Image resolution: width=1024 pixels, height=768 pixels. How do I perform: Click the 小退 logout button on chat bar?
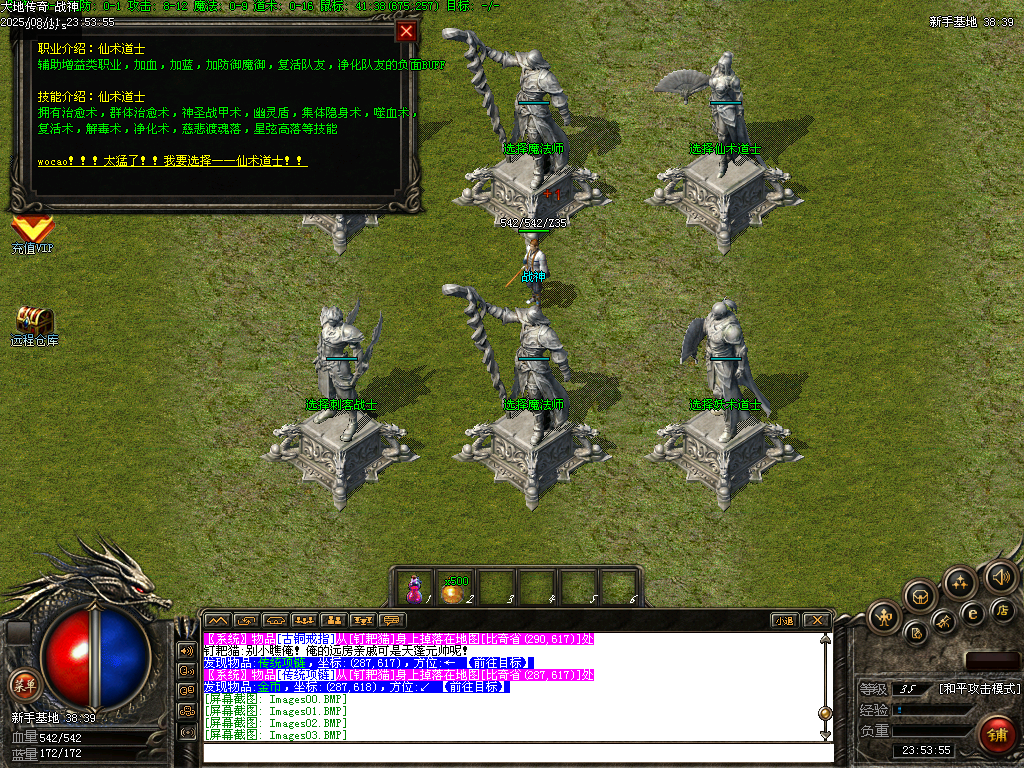click(x=784, y=620)
